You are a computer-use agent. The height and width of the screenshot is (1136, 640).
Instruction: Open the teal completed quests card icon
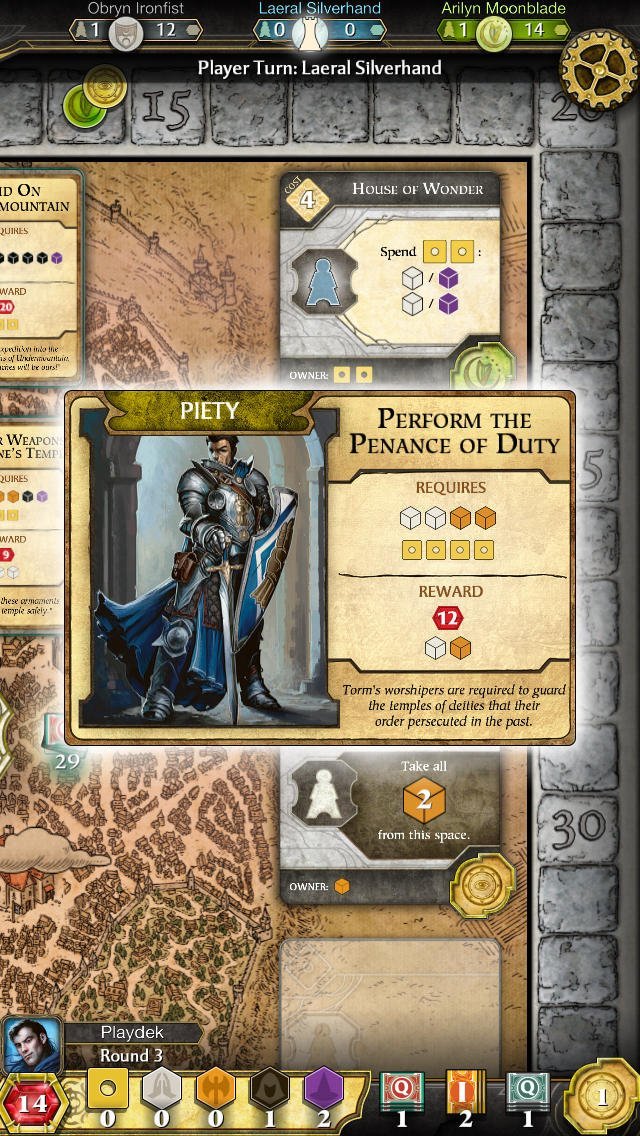click(527, 1097)
